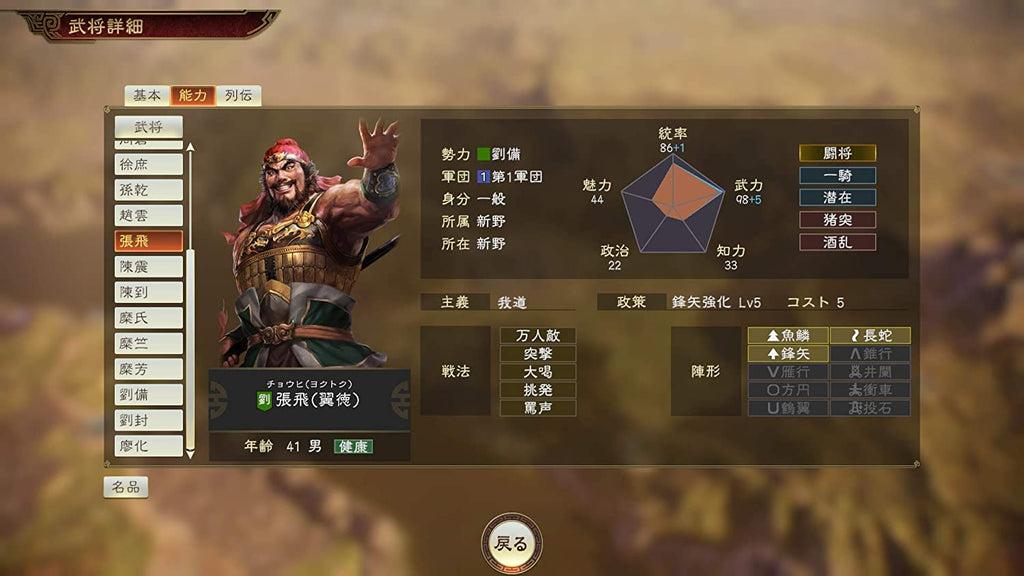Pick the 長蛇 formation tile
1024x576 pixels.
(870, 335)
